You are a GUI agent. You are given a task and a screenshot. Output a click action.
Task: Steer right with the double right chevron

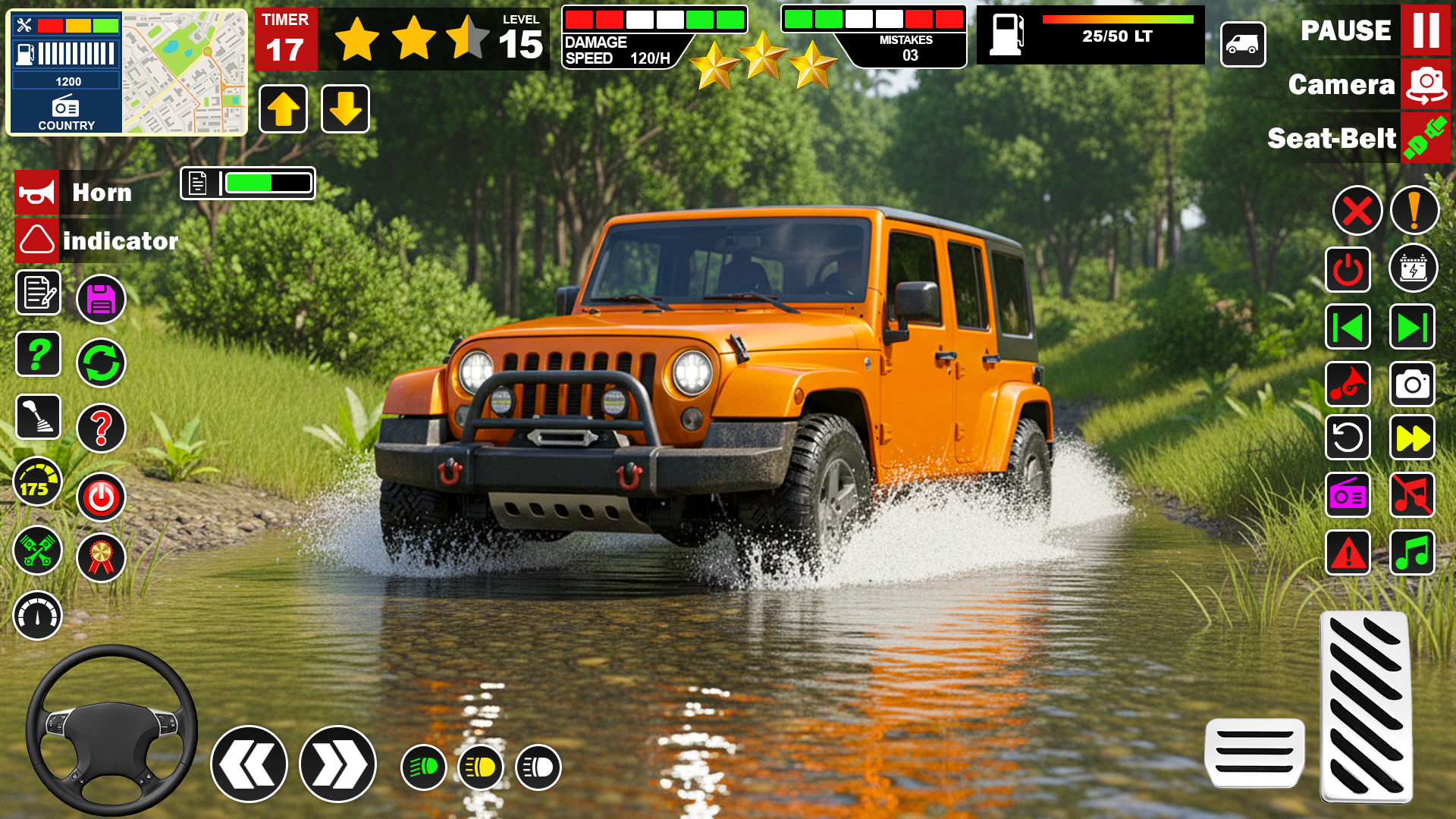coord(337,764)
